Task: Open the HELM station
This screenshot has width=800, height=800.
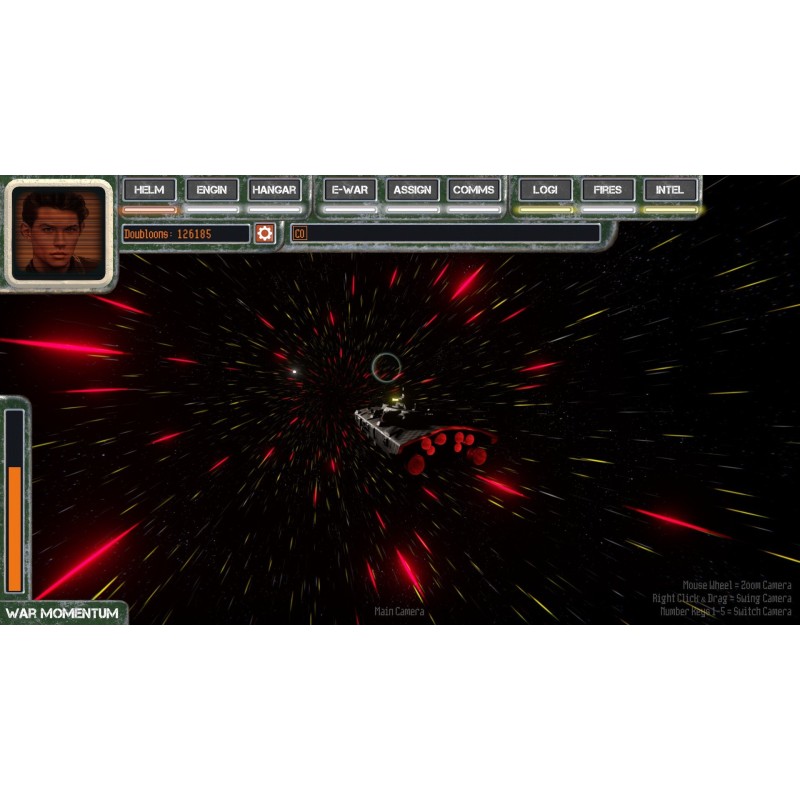Action: click(x=149, y=190)
